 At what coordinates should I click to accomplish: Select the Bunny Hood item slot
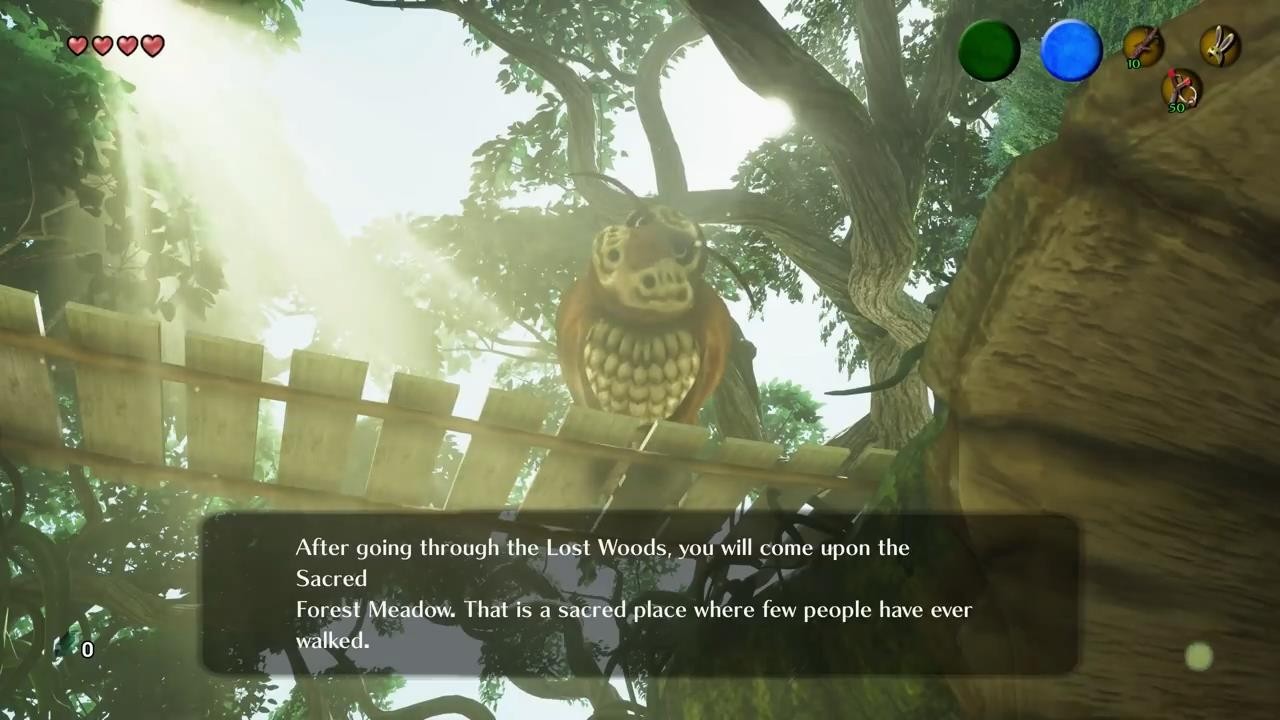coord(1220,46)
